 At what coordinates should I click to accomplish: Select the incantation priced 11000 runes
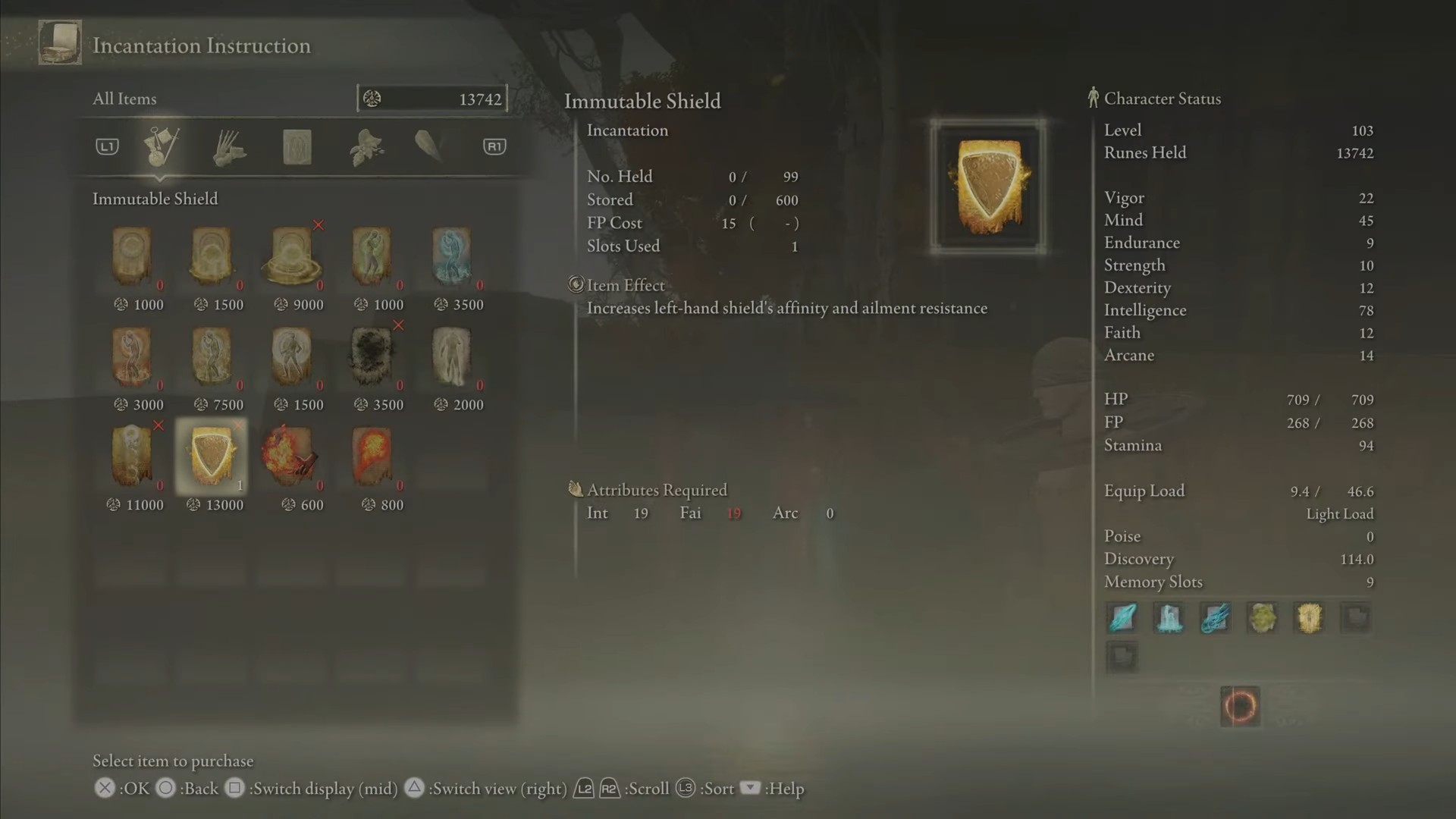[x=132, y=457]
